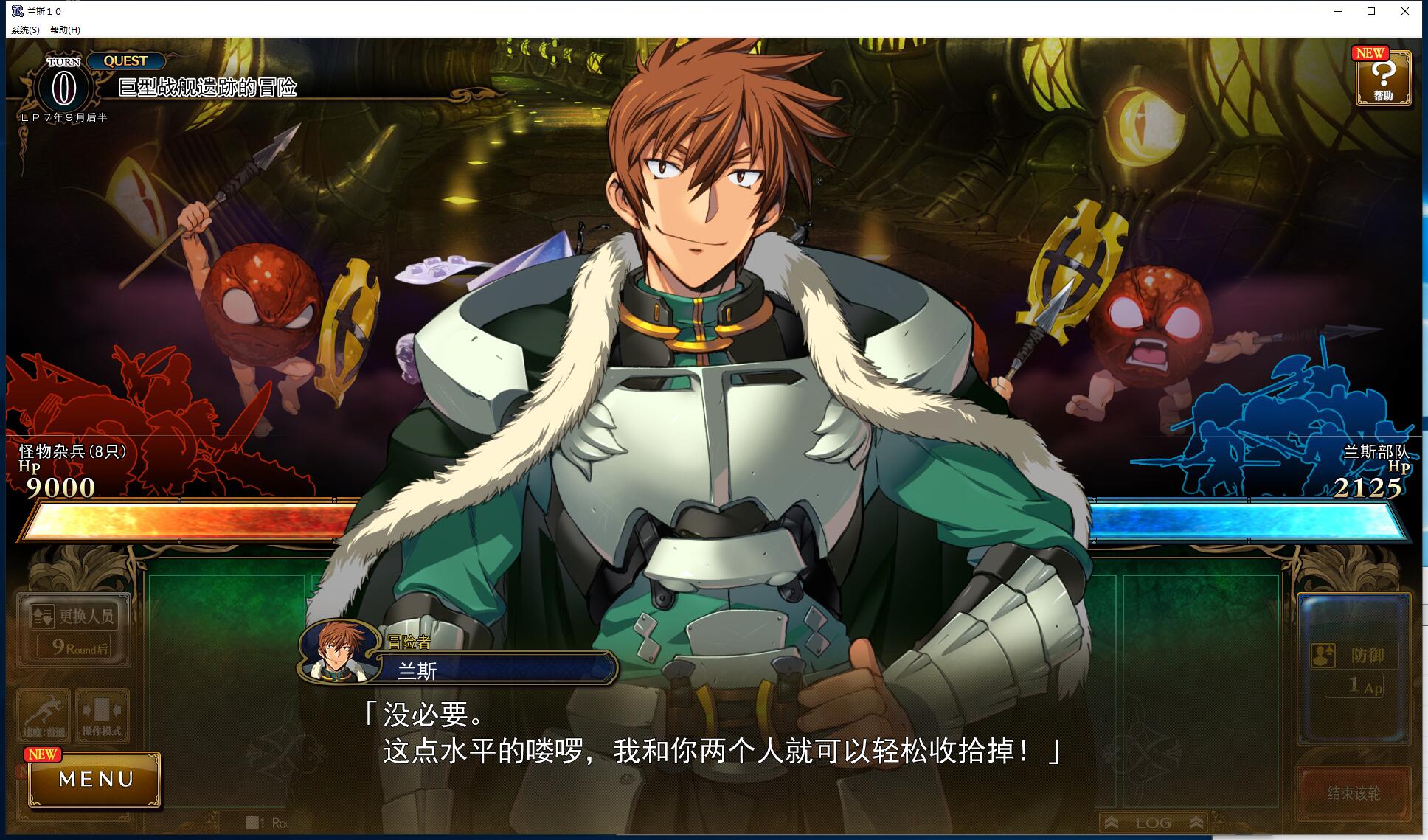Viewport: 1428px width, 840px height.
Task: Advance the dialogue by clicking Rance's line
Action: 708,734
